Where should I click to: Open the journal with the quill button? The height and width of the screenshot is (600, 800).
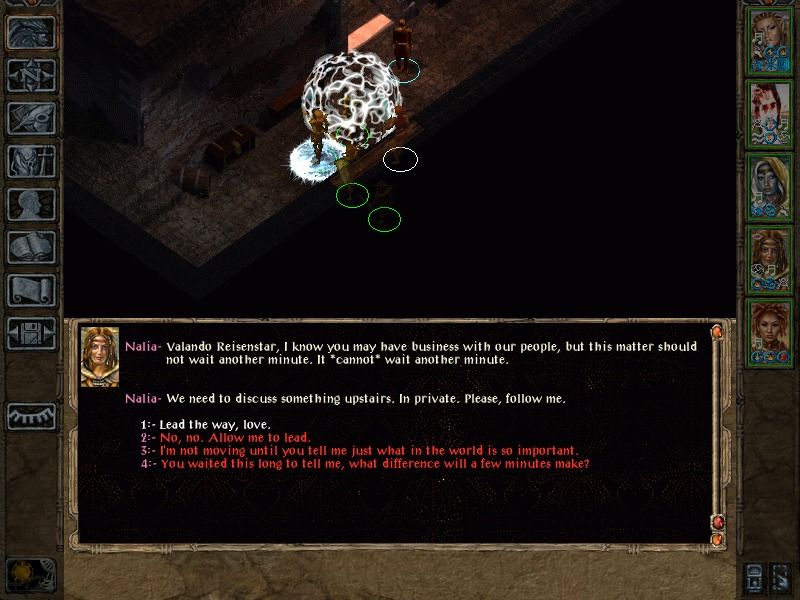tap(31, 118)
